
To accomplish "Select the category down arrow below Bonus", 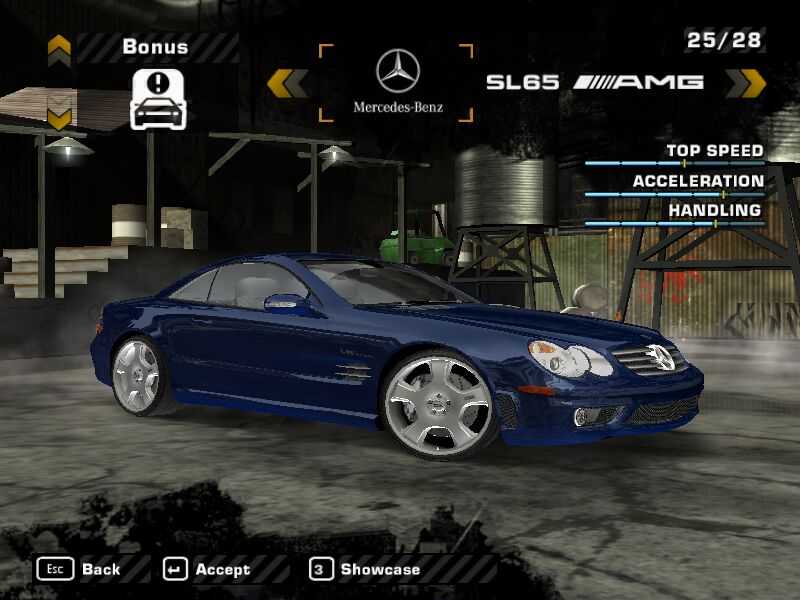I will click(x=59, y=118).
